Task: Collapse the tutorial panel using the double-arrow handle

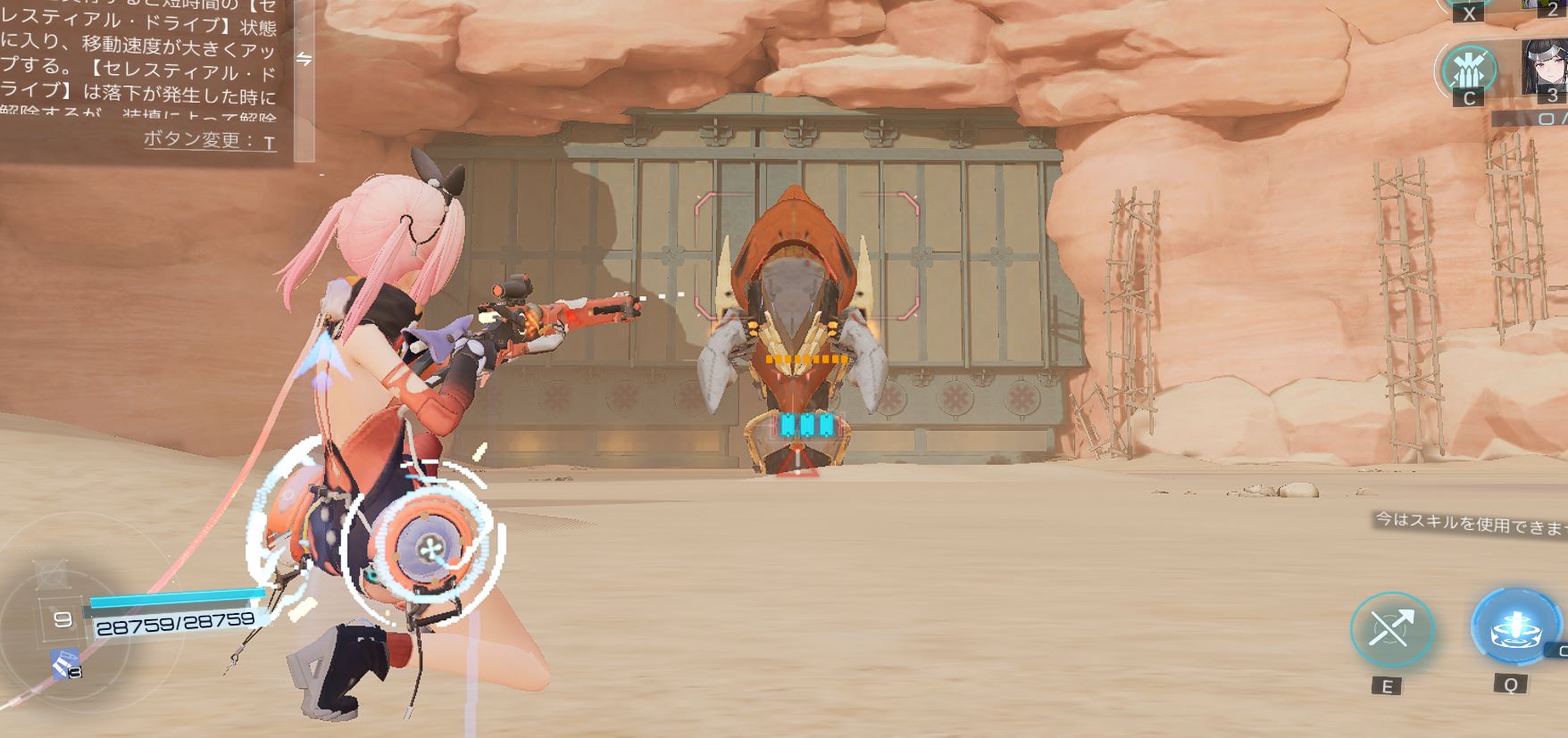Action: (x=304, y=59)
